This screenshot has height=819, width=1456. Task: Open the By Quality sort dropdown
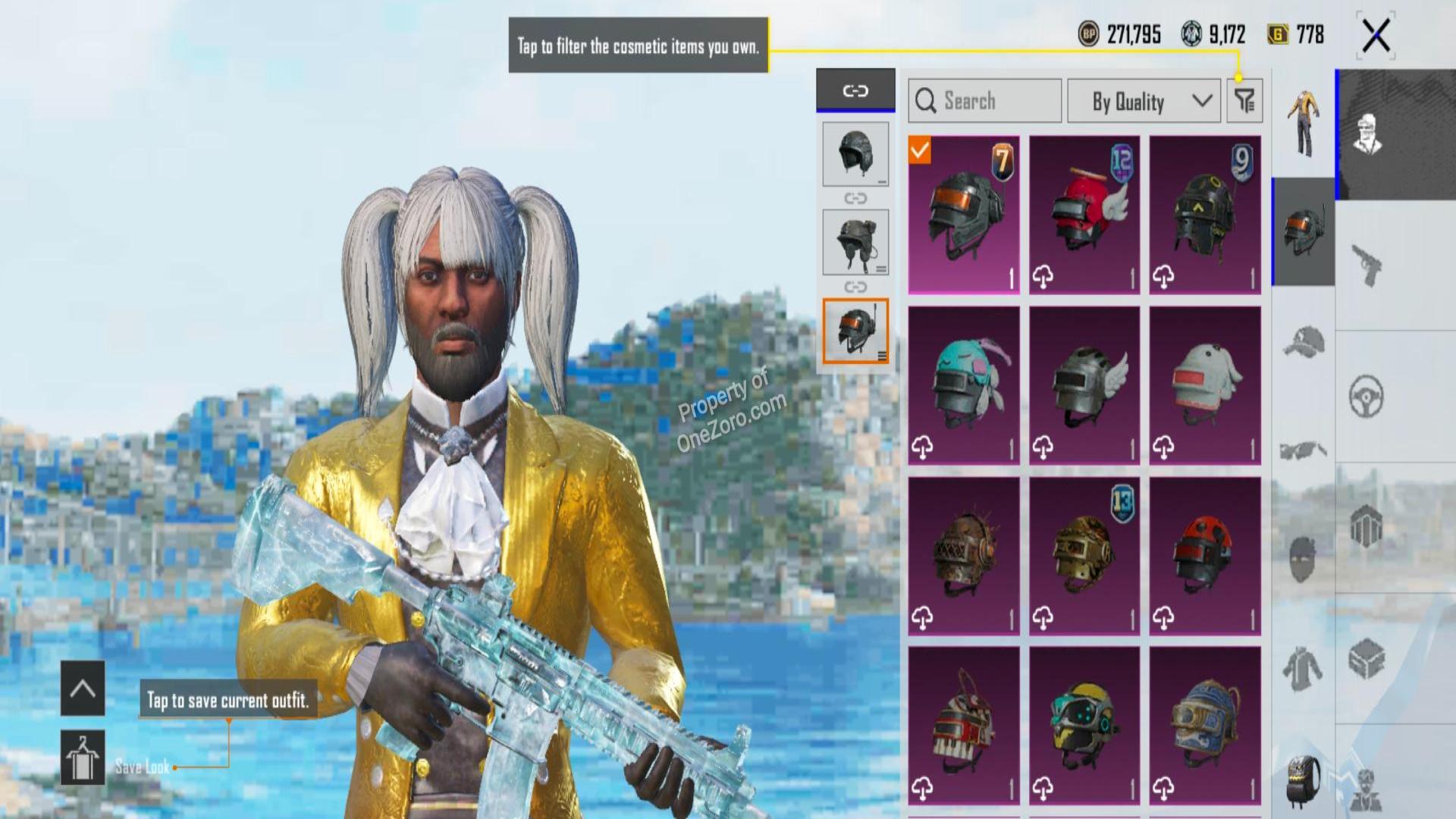pyautogui.click(x=1145, y=101)
